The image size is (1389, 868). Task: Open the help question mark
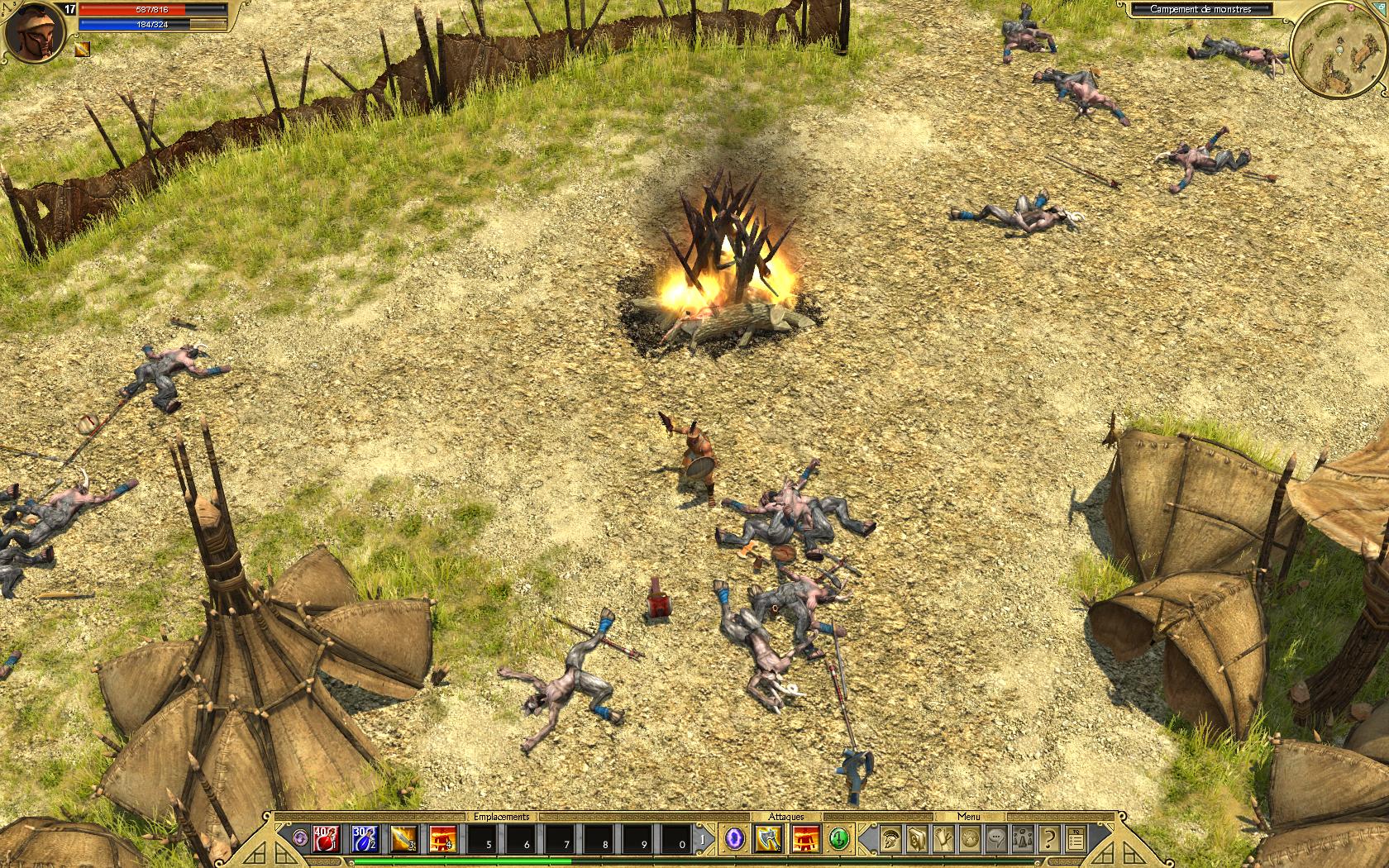coord(1049,839)
